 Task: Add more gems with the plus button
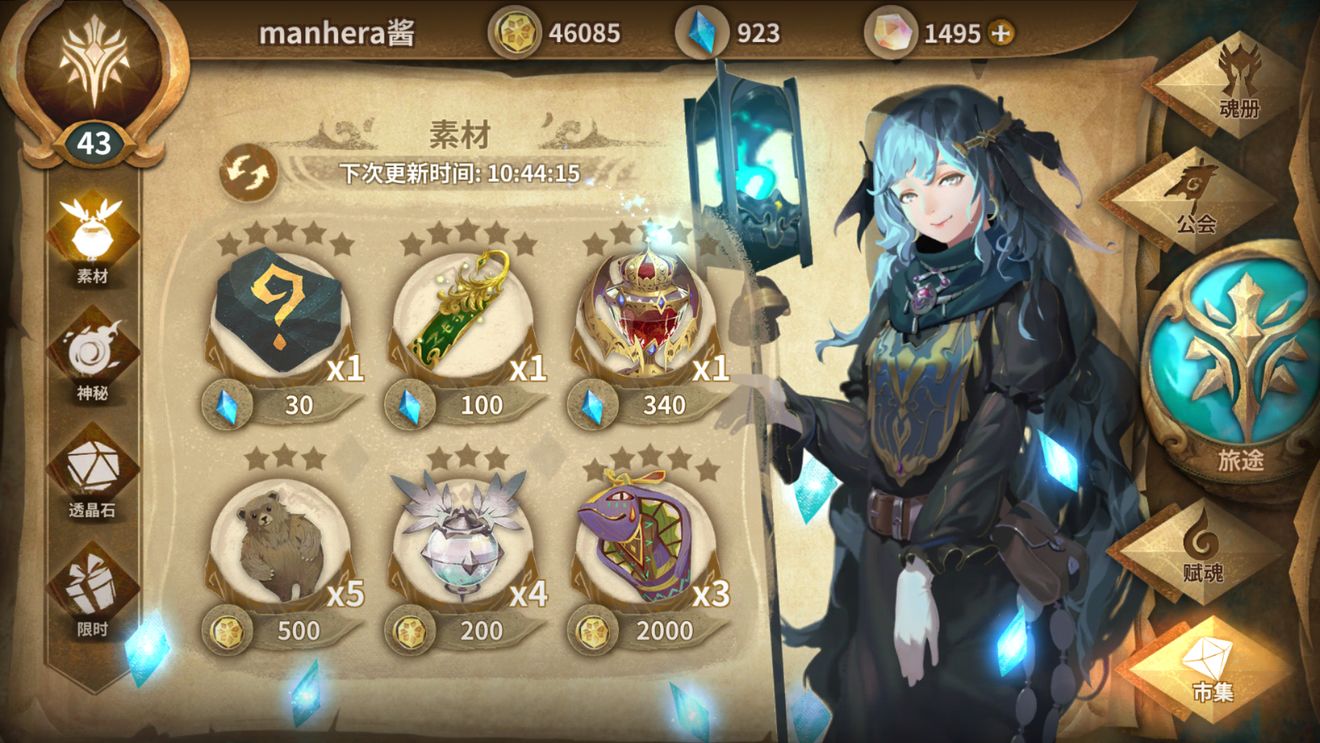coord(1000,33)
